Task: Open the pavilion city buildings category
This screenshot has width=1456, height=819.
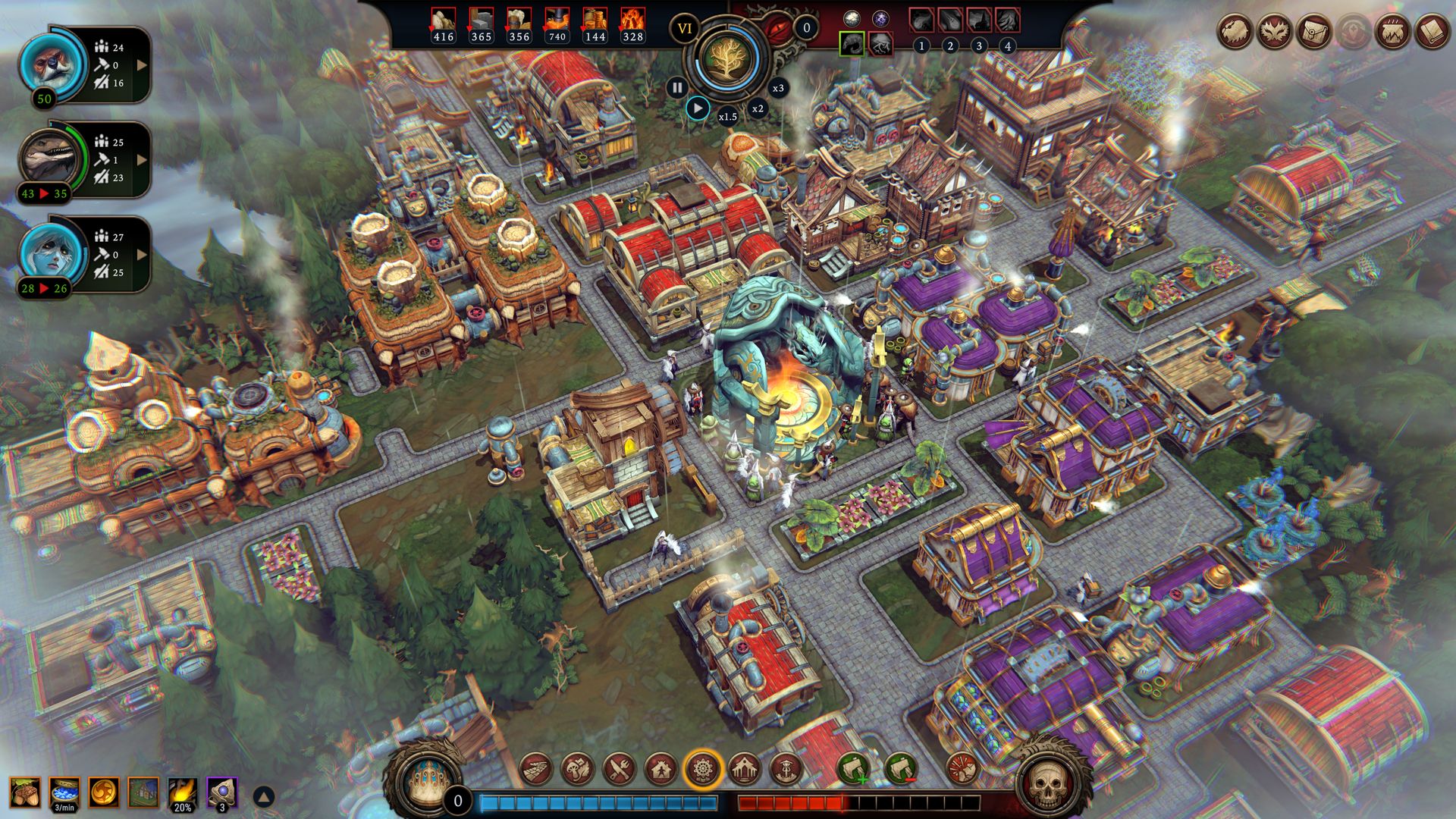Action: click(x=745, y=770)
